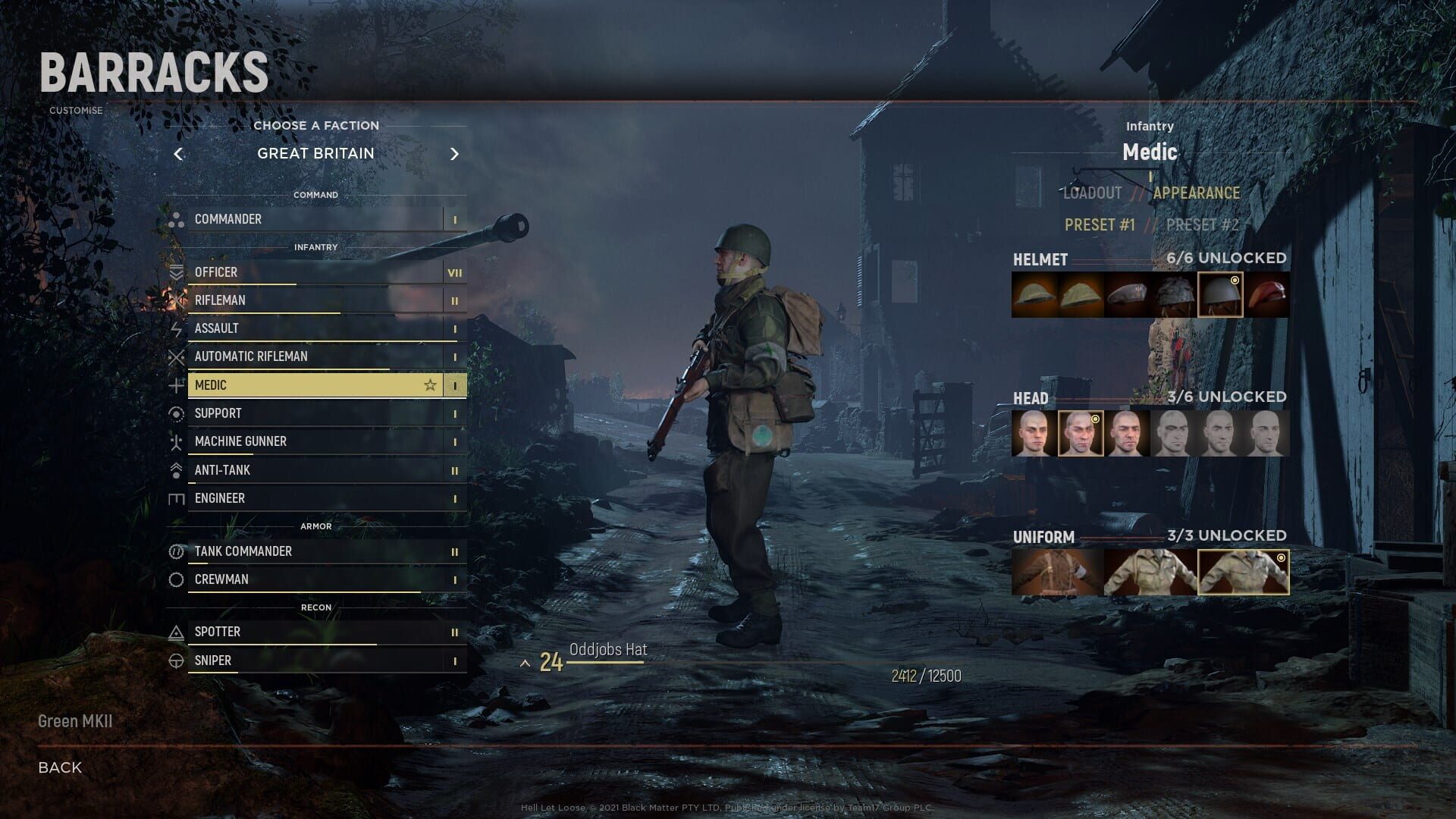This screenshot has width=1456, height=819.
Task: Browse previous faction with left arrow
Action: (179, 153)
